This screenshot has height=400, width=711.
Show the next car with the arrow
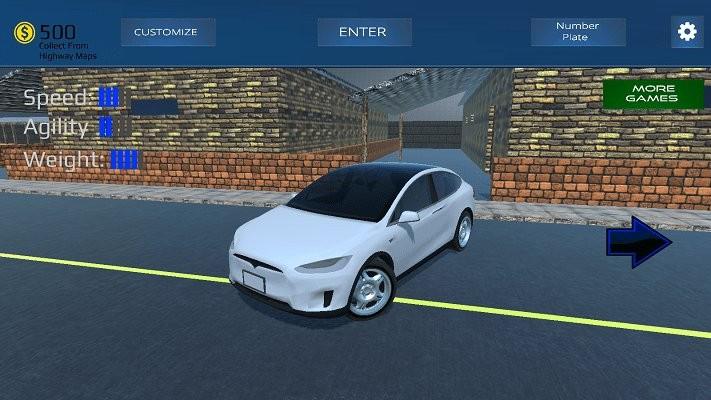[x=639, y=244]
